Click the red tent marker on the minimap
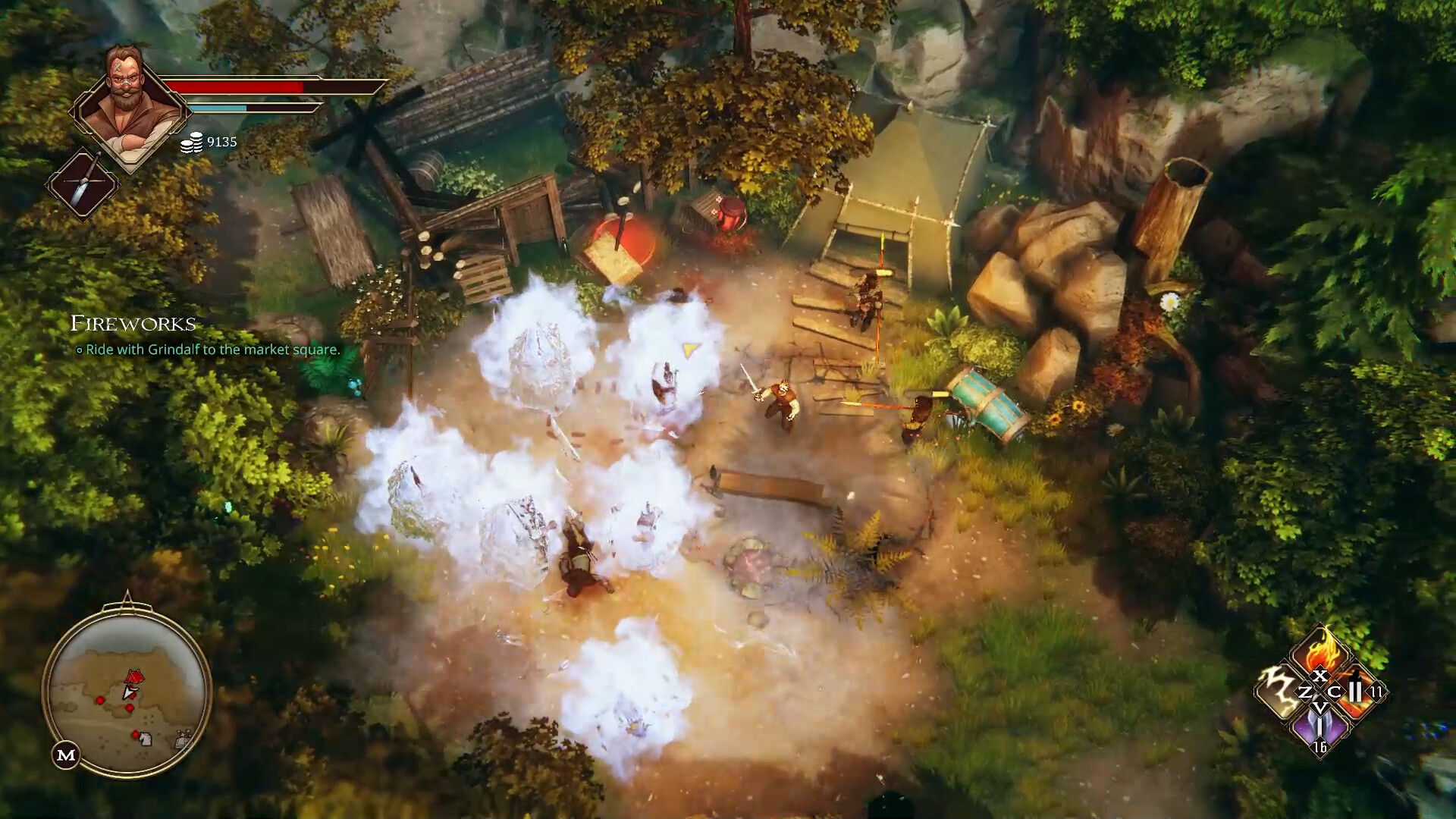This screenshot has height=819, width=1456. [x=134, y=676]
